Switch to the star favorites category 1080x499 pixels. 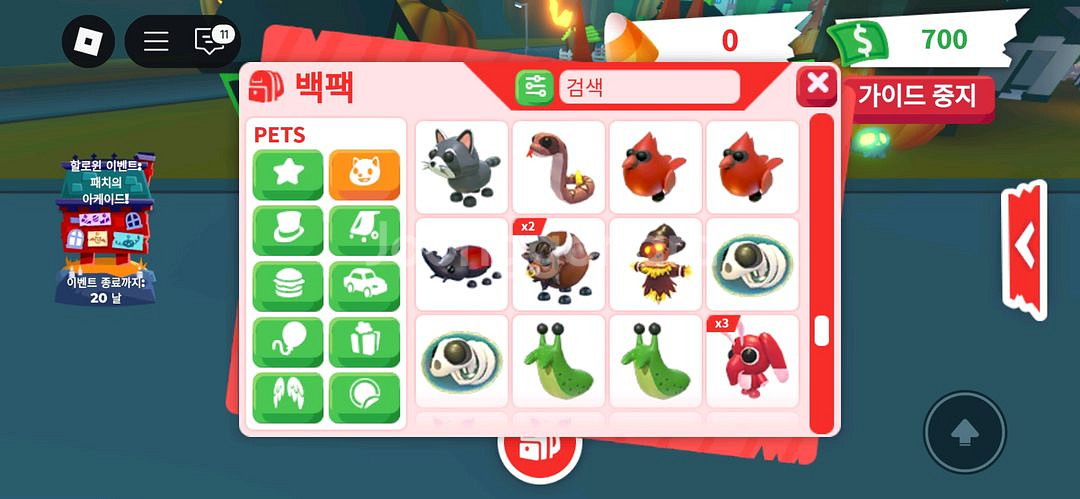tap(288, 175)
